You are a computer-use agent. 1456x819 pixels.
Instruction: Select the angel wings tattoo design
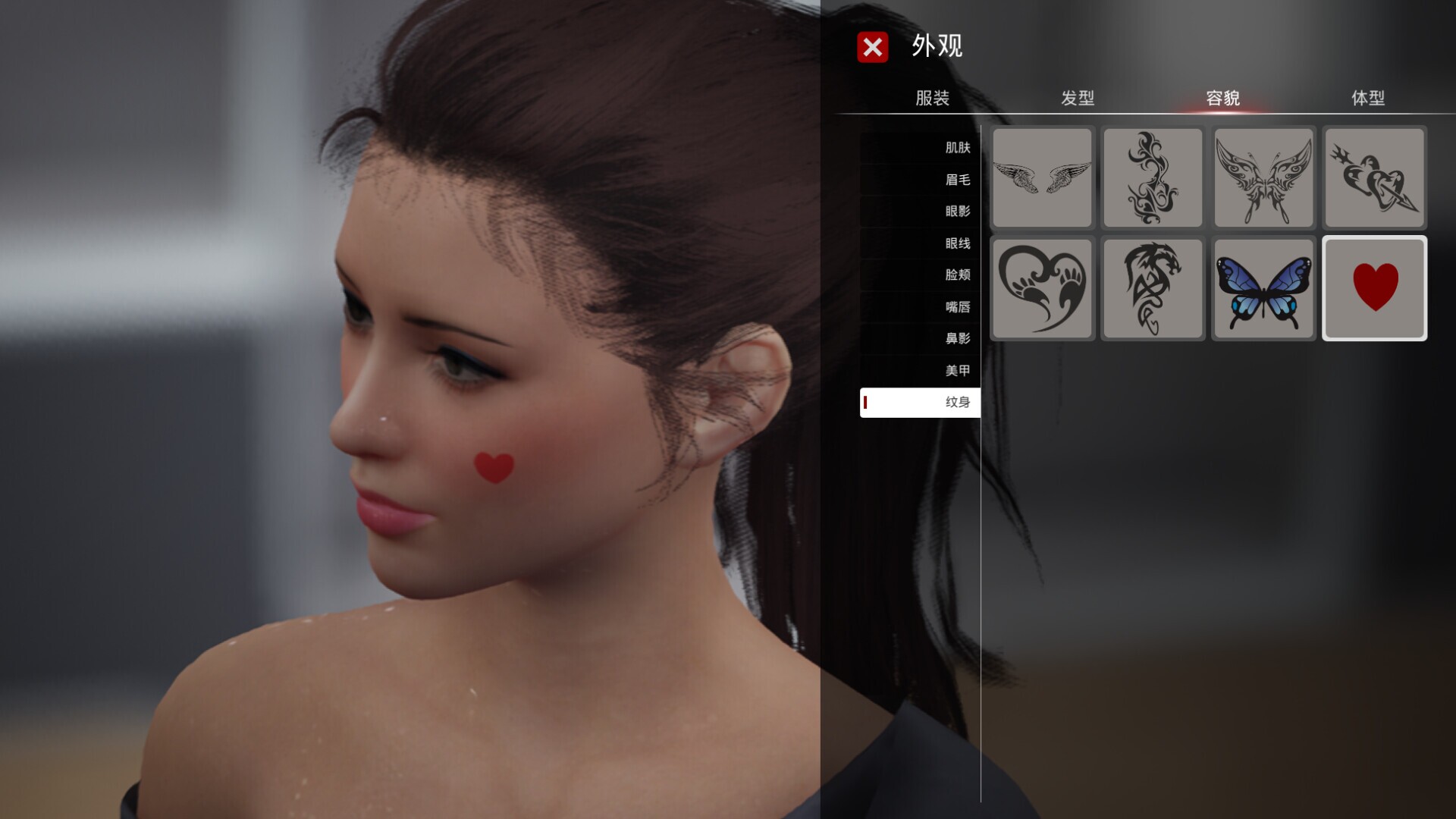click(x=1042, y=177)
